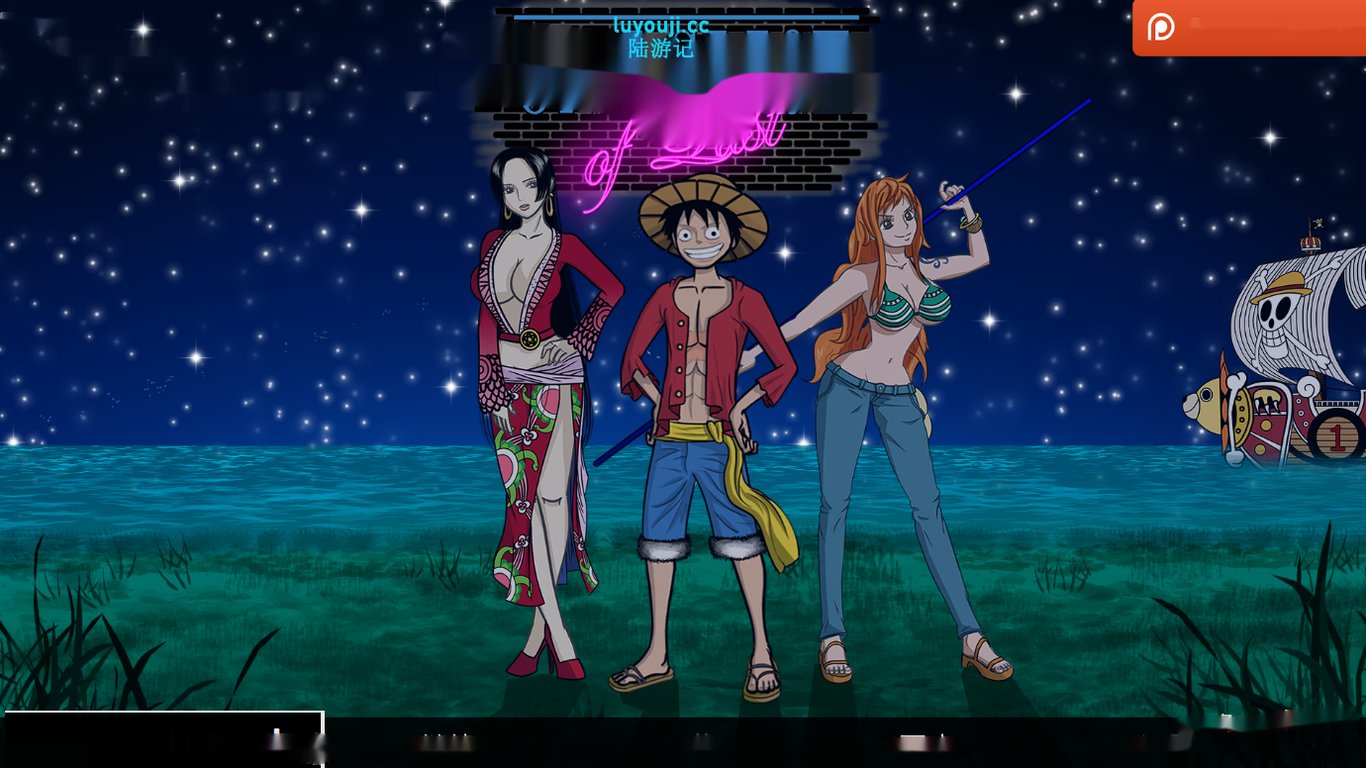The height and width of the screenshot is (768, 1366).
Task: Select the white-outlined bottom menu entry
Action: pyautogui.click(x=165, y=739)
